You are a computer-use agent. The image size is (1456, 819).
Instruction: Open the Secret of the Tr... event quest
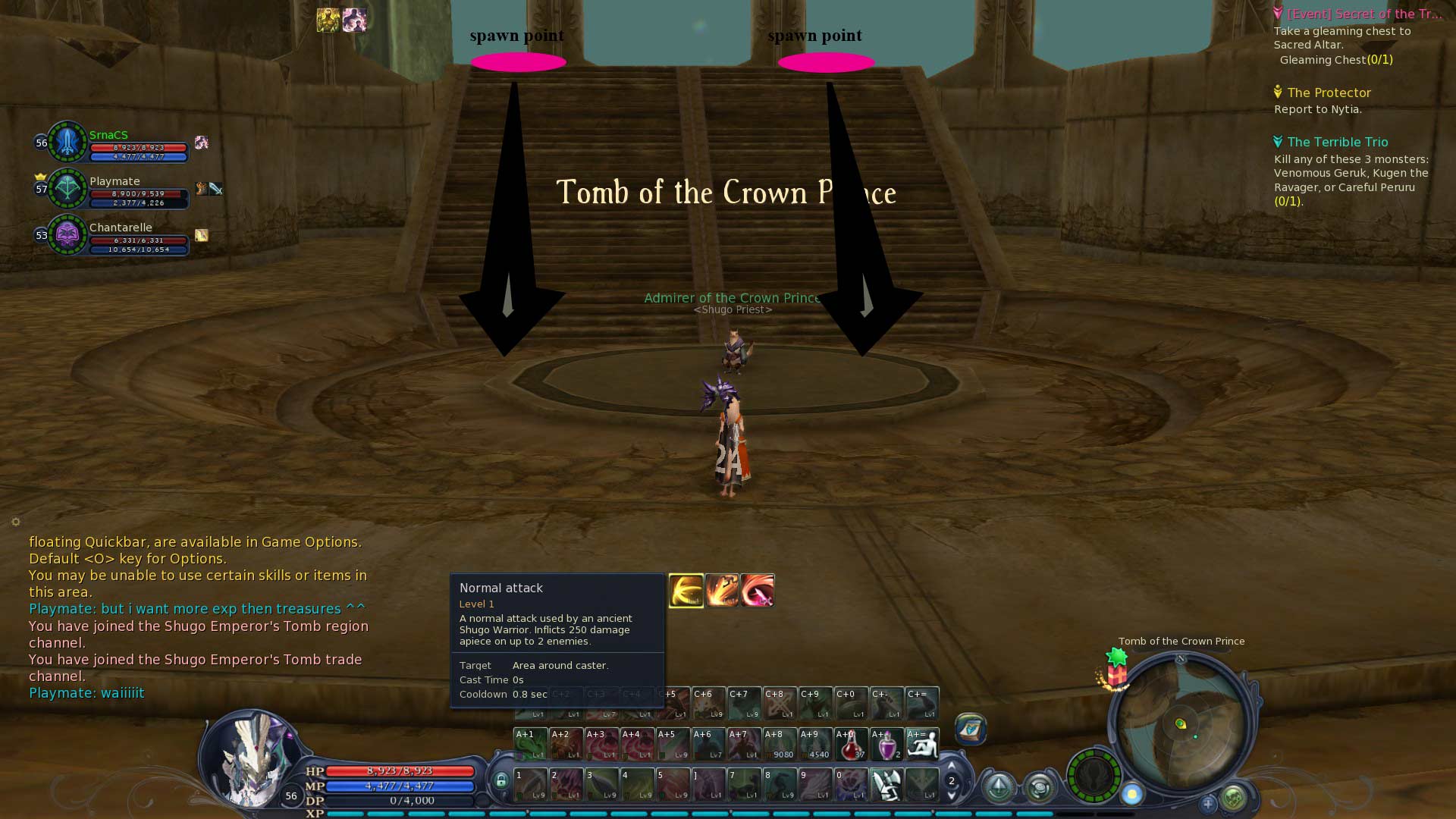(x=1363, y=14)
